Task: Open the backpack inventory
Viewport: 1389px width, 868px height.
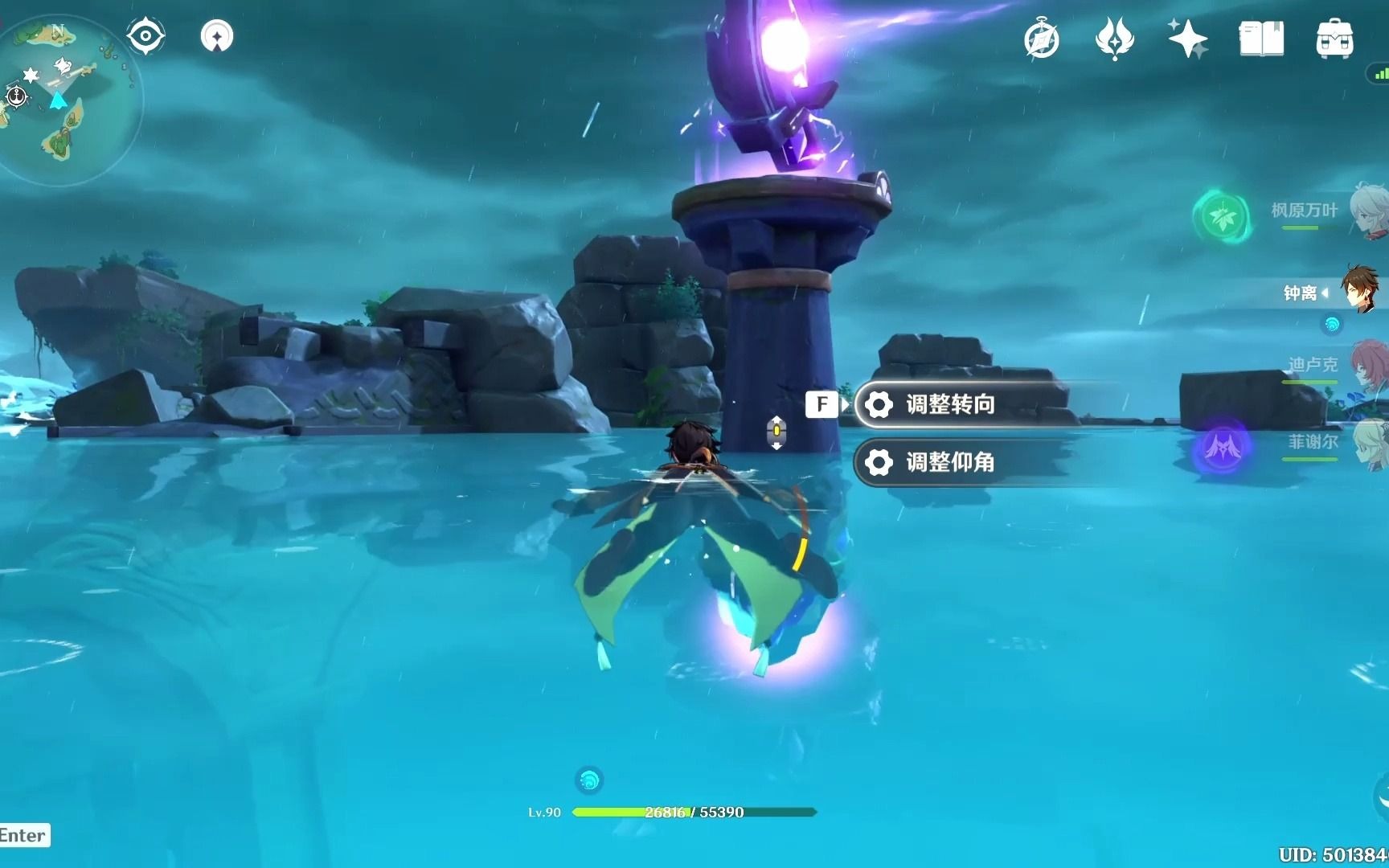Action: click(1334, 39)
